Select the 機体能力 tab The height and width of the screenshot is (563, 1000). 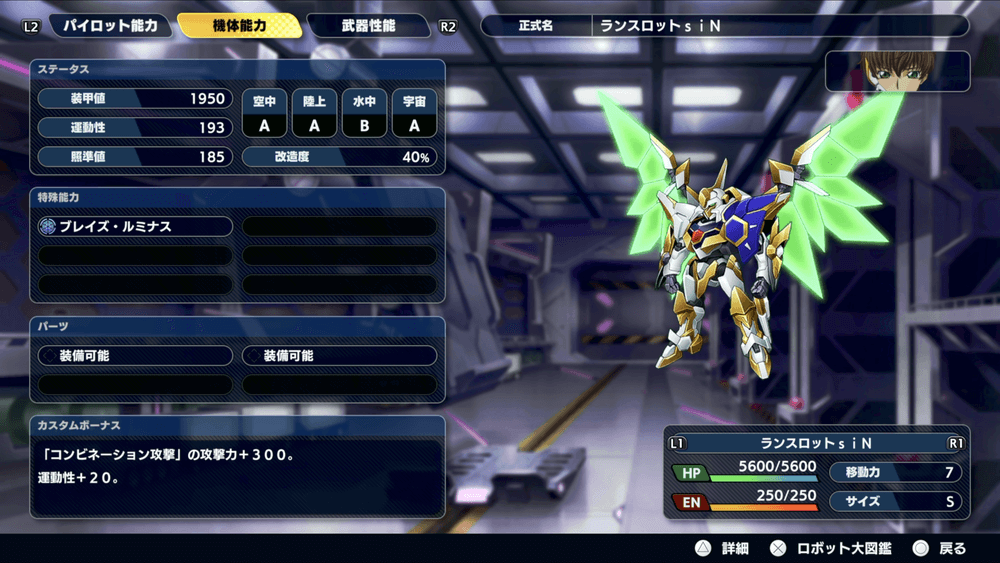tap(240, 26)
